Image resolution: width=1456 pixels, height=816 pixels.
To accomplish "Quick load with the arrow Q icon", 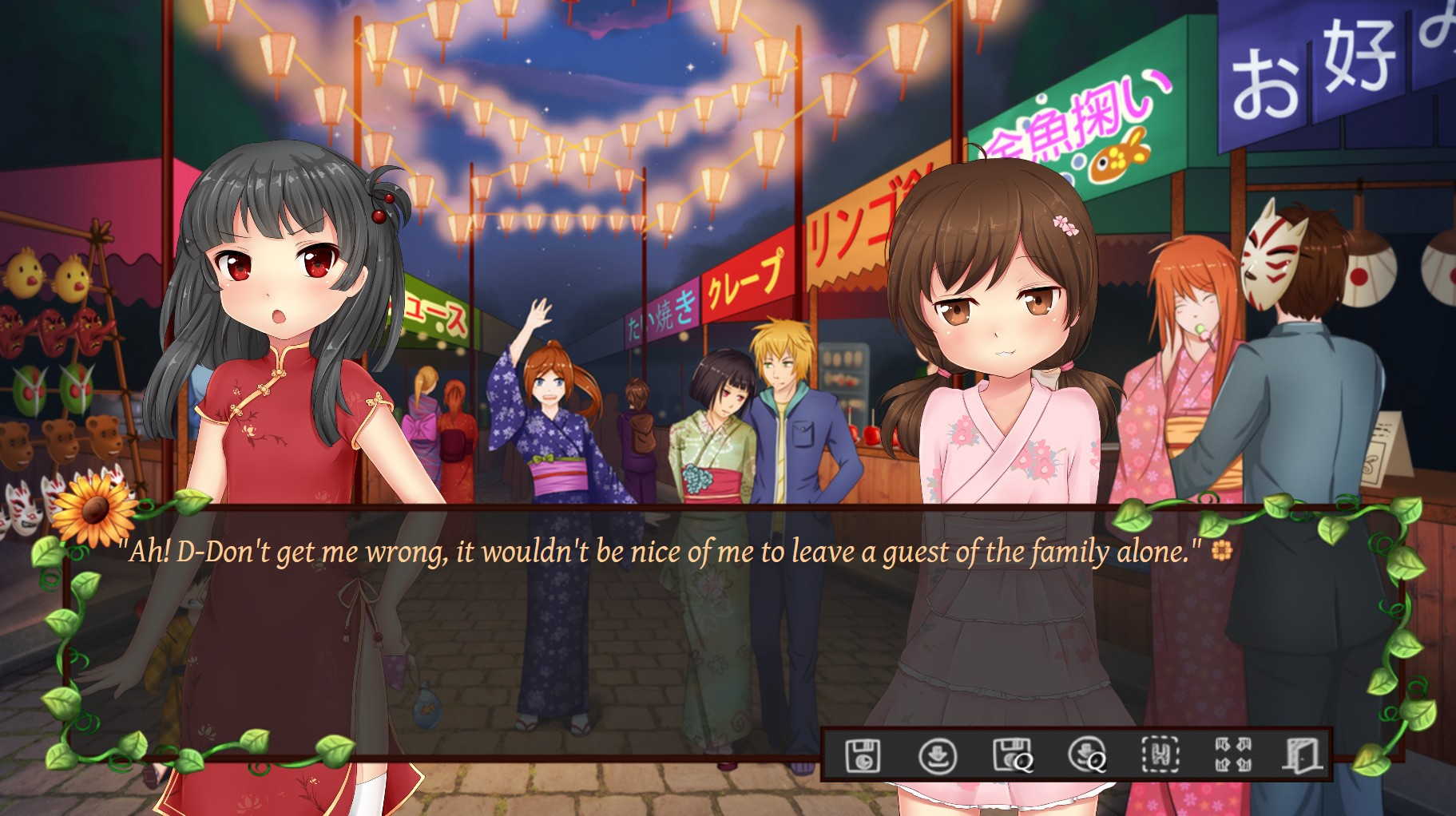I will tap(1086, 755).
